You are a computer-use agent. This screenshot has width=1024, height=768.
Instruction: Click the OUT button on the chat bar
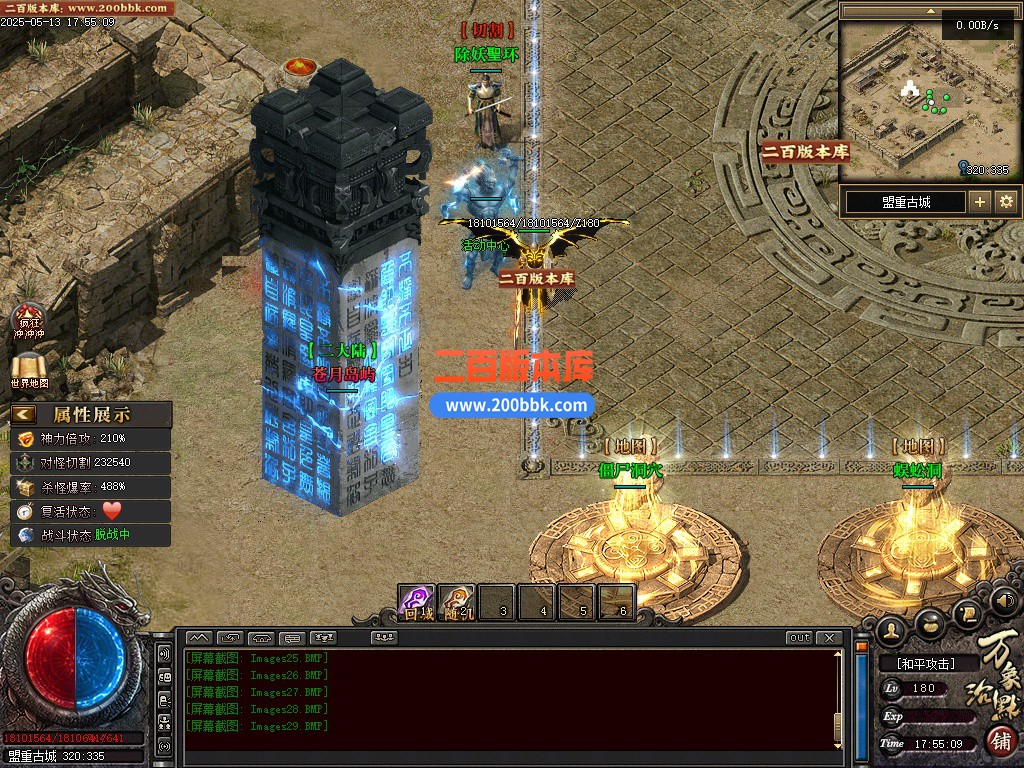pyautogui.click(x=799, y=638)
